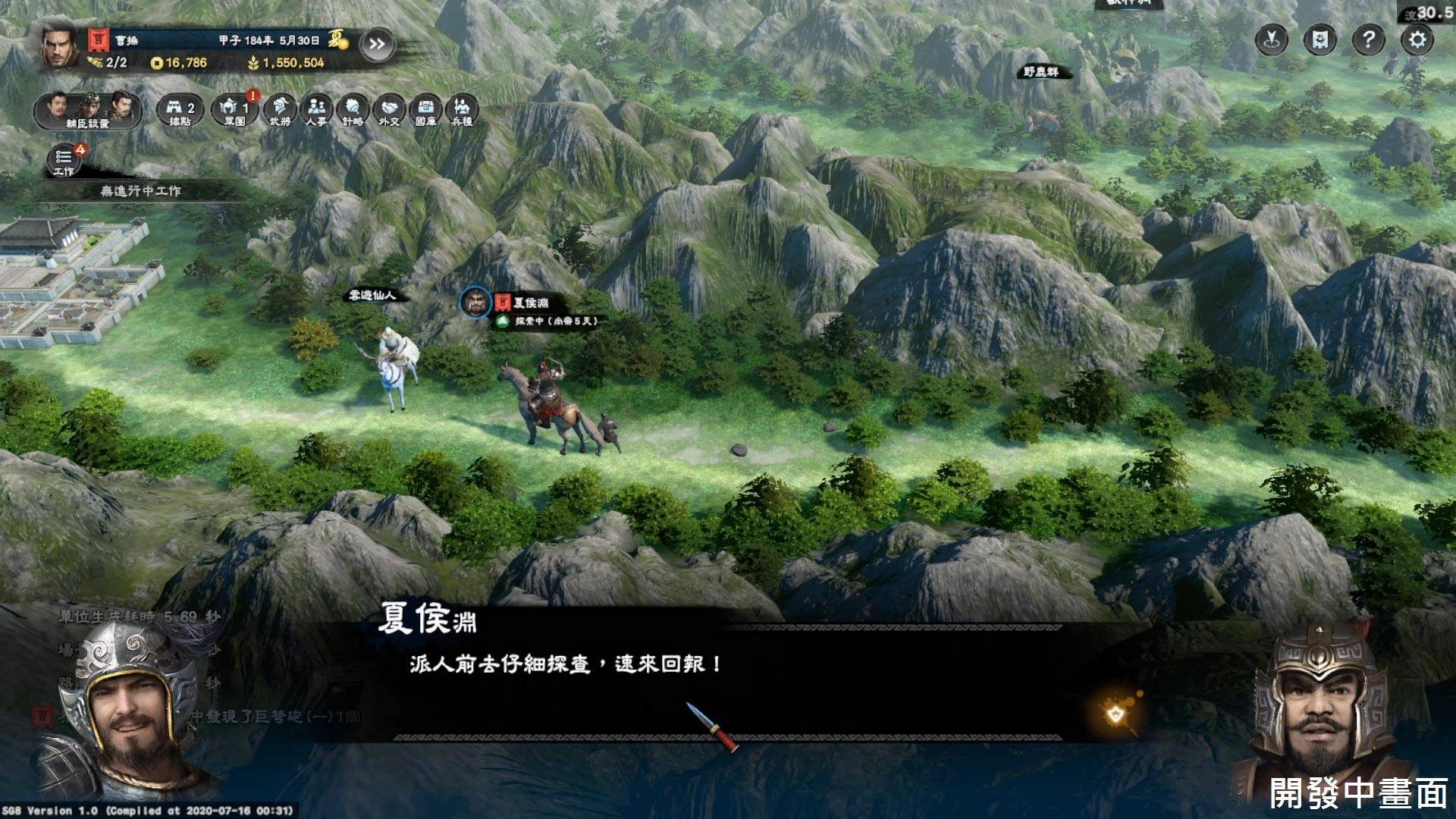Viewport: 1456px width, 819px height.
Task: Open the 計略 stratagem panel
Action: point(354,111)
